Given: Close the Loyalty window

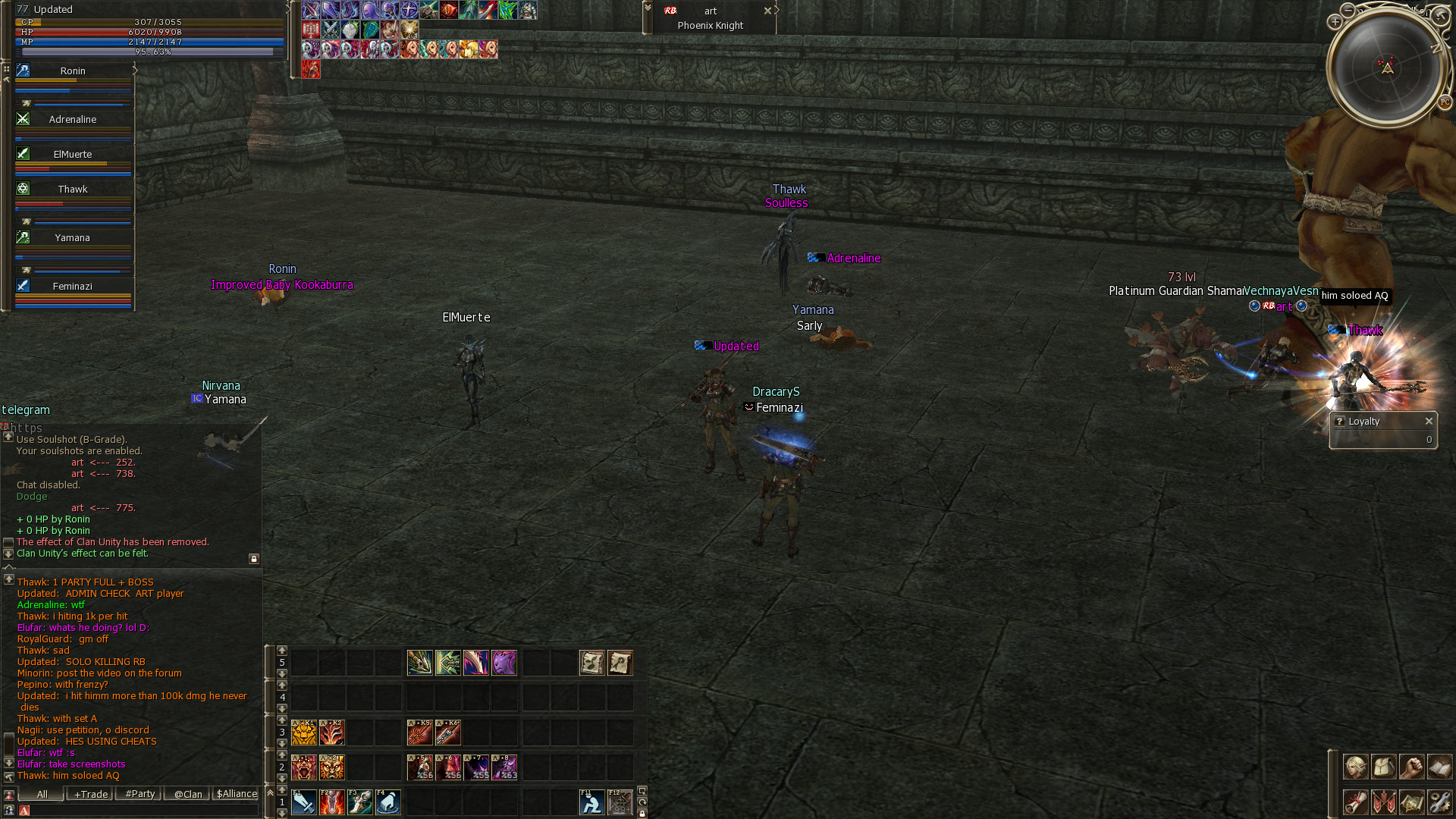Looking at the screenshot, I should (1429, 421).
